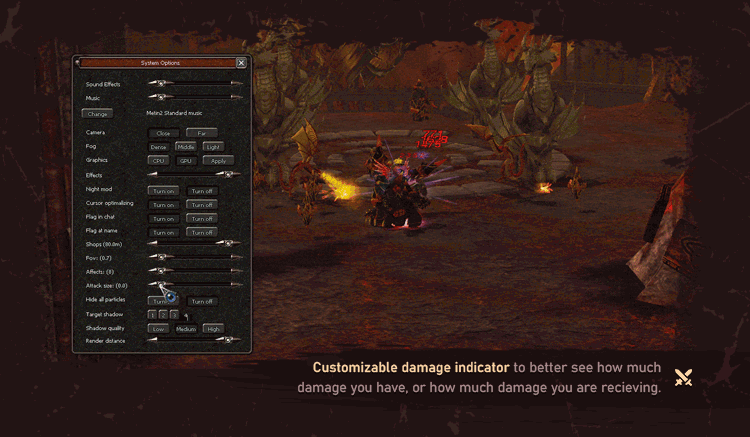Turn on Flag in chat

(x=164, y=219)
